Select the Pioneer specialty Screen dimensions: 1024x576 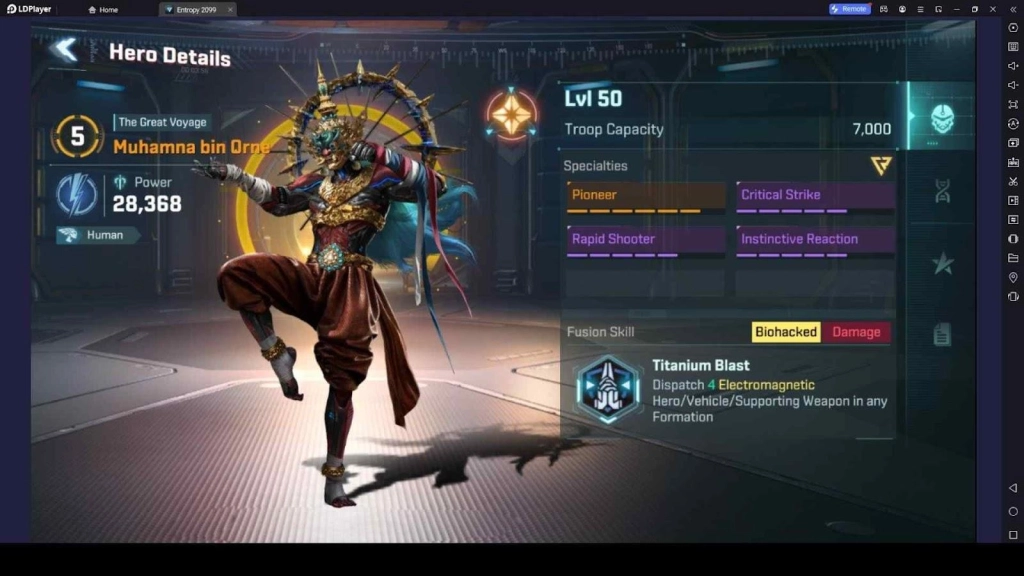tap(646, 196)
